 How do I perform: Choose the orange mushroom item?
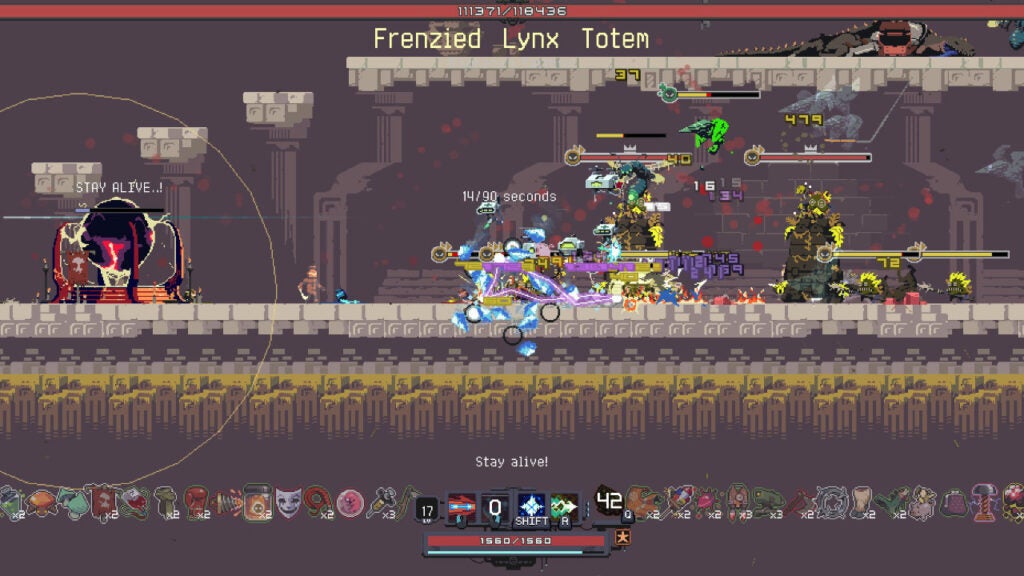click(x=41, y=500)
